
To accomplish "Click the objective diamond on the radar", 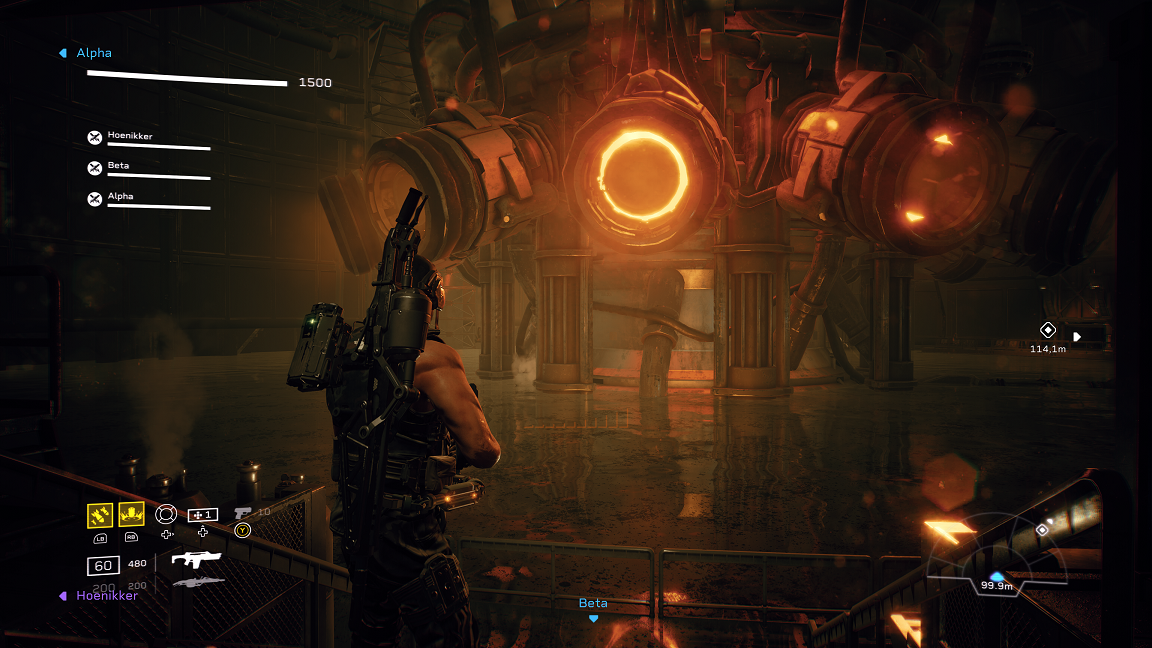I will (1043, 529).
